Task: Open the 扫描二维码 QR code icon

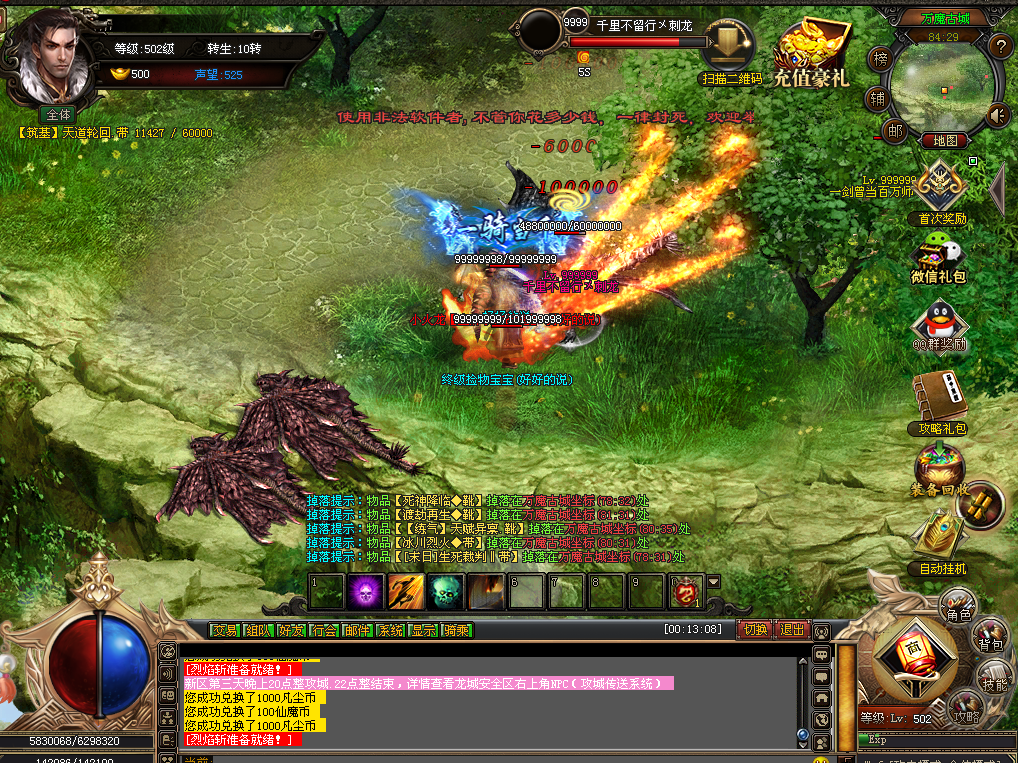Action: pos(729,52)
